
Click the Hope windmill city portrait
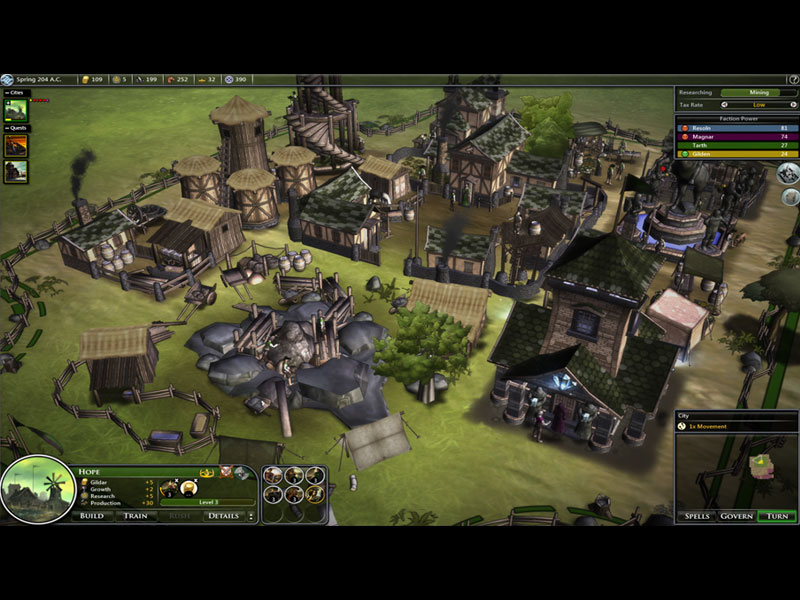point(38,490)
